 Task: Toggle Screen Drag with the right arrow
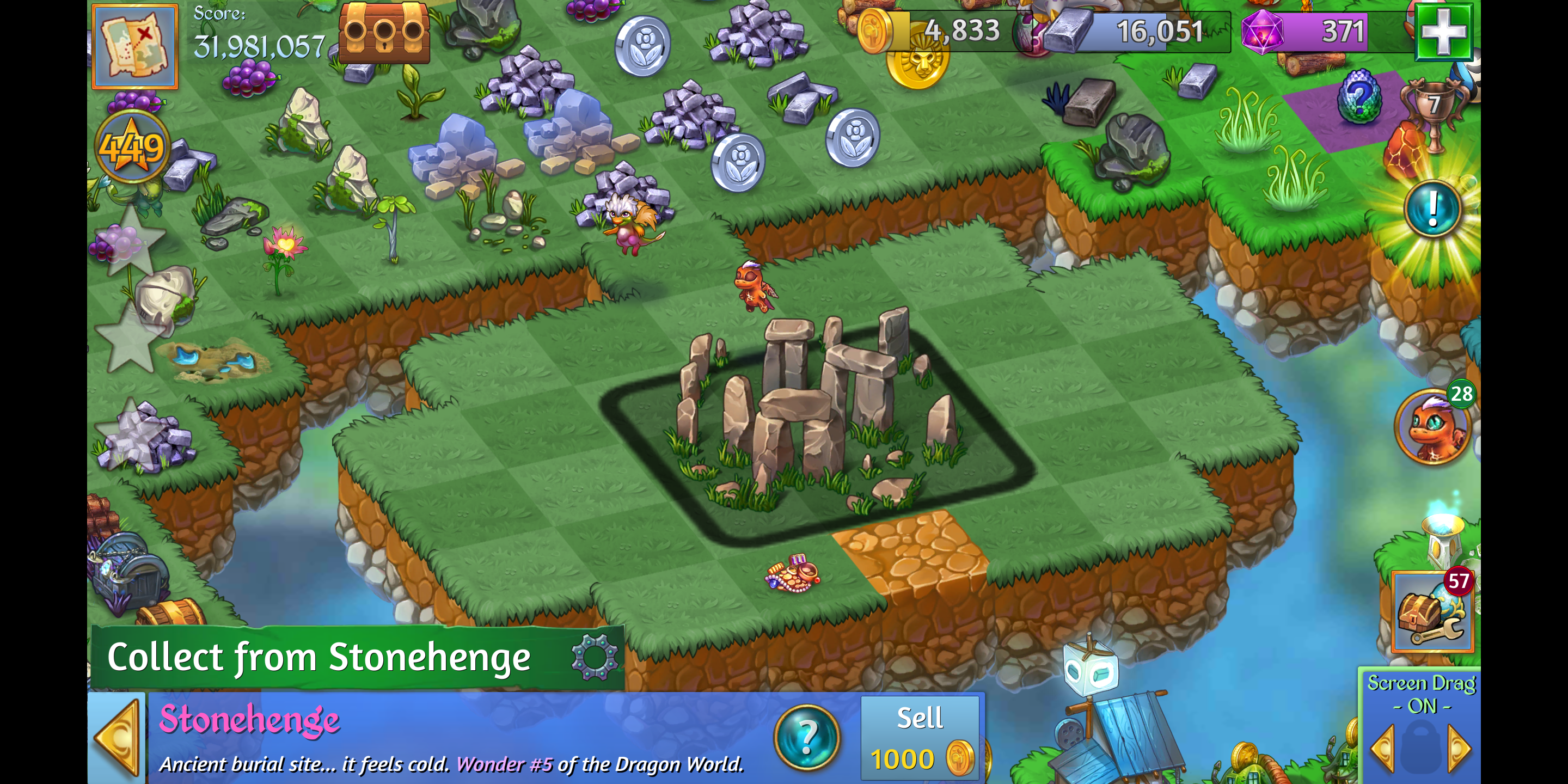click(1459, 749)
